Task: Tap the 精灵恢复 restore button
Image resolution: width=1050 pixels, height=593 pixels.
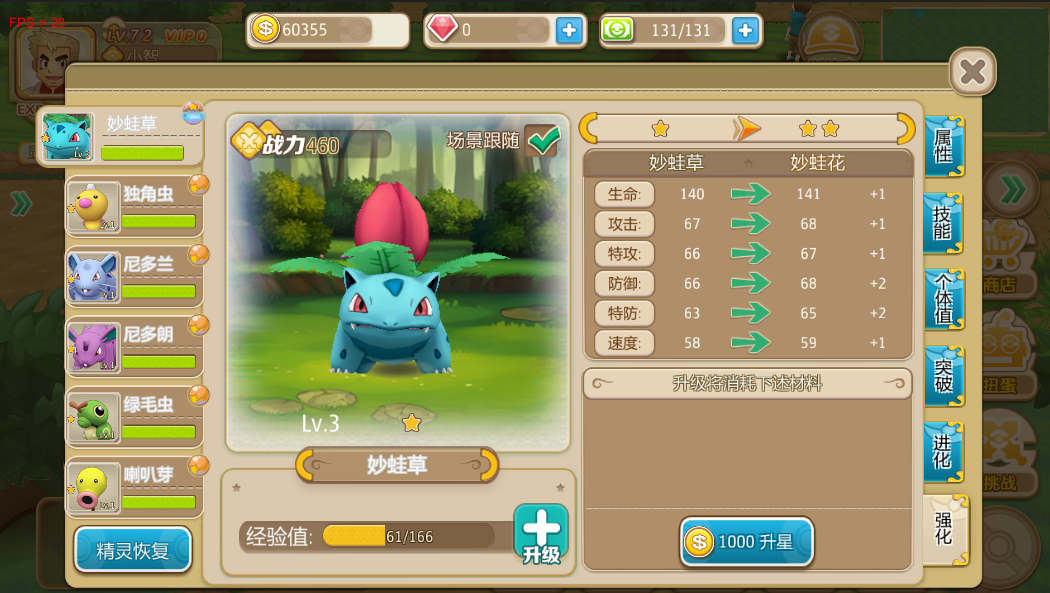Action: [x=133, y=550]
